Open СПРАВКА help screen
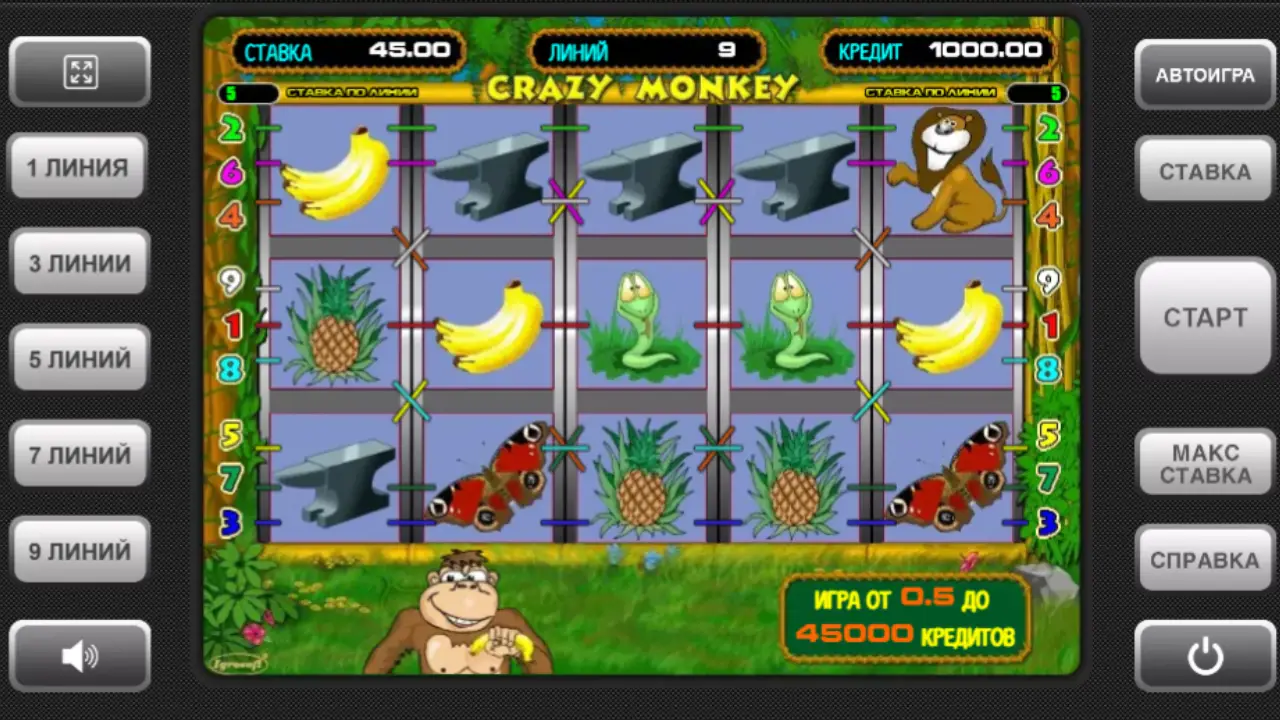The width and height of the screenshot is (1280, 720). point(1205,560)
